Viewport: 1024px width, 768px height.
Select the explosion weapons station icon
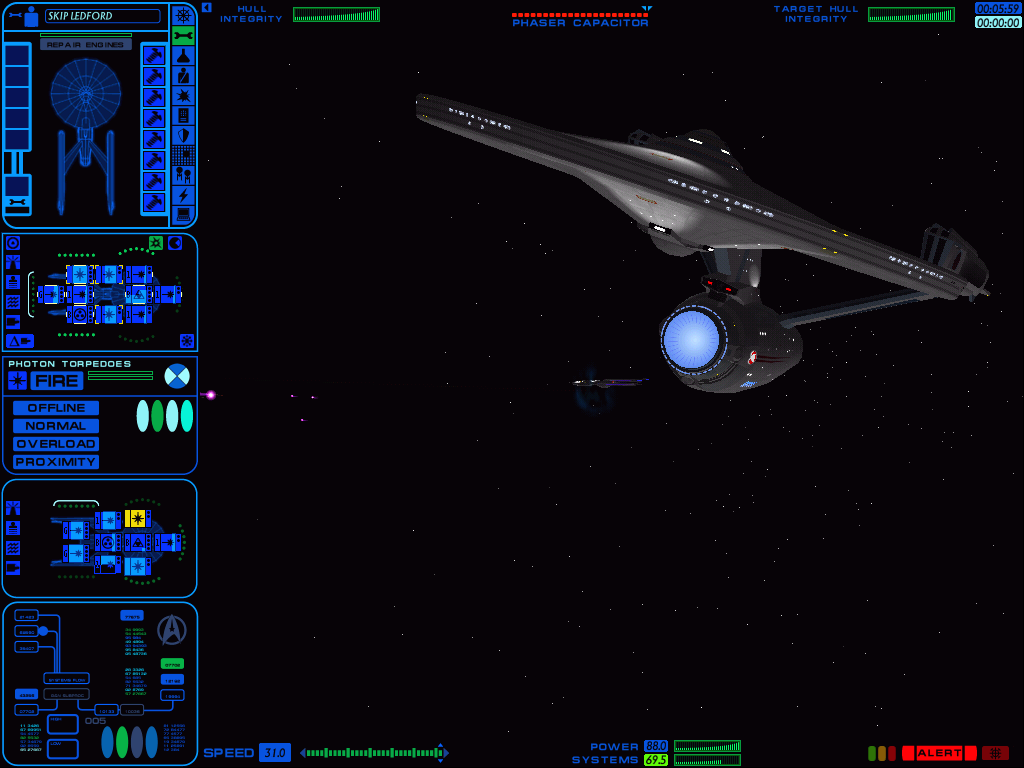click(183, 95)
